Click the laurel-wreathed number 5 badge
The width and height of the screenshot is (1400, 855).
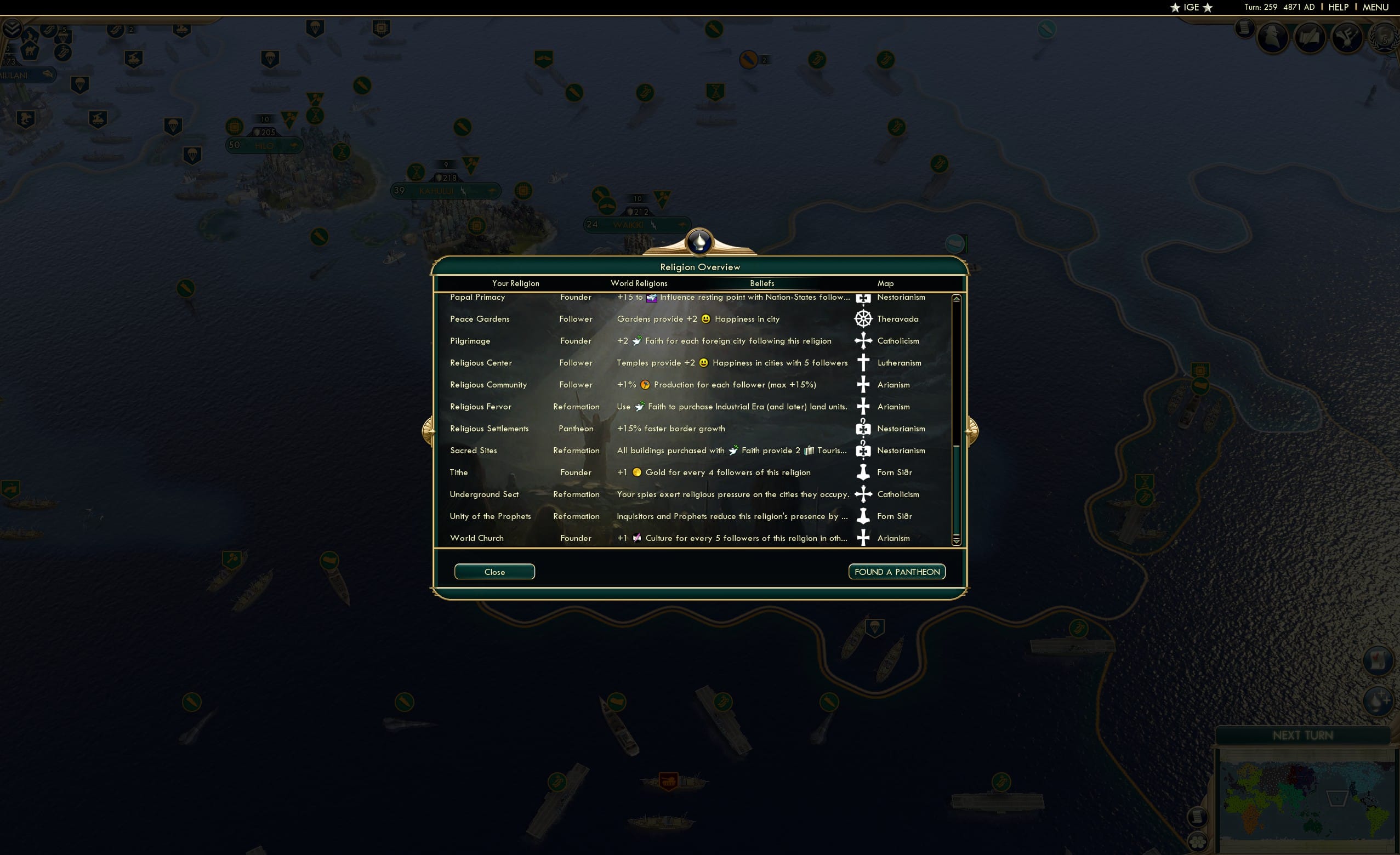[1385, 38]
